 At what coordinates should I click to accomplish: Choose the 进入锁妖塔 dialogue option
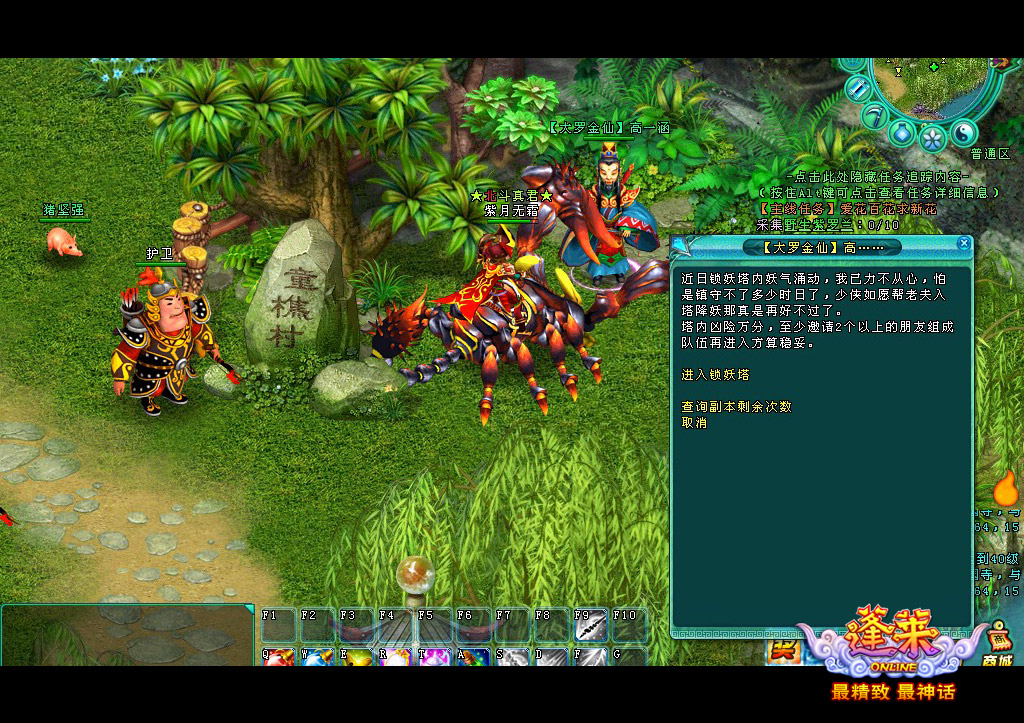715,375
